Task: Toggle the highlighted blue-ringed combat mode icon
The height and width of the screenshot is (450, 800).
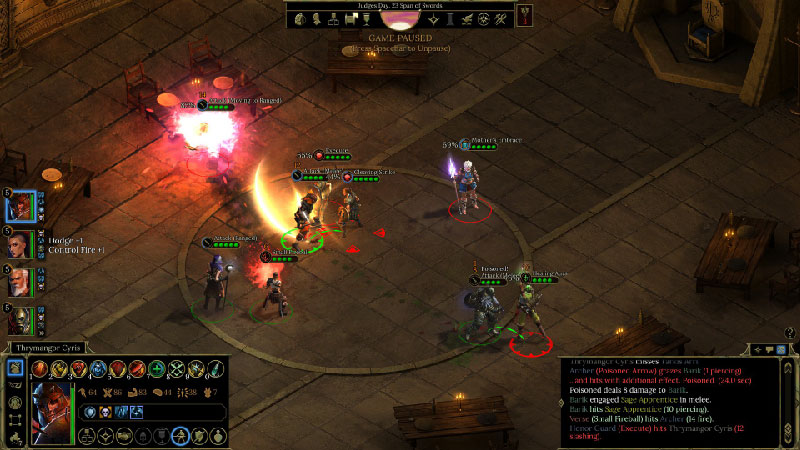Action: coord(180,436)
